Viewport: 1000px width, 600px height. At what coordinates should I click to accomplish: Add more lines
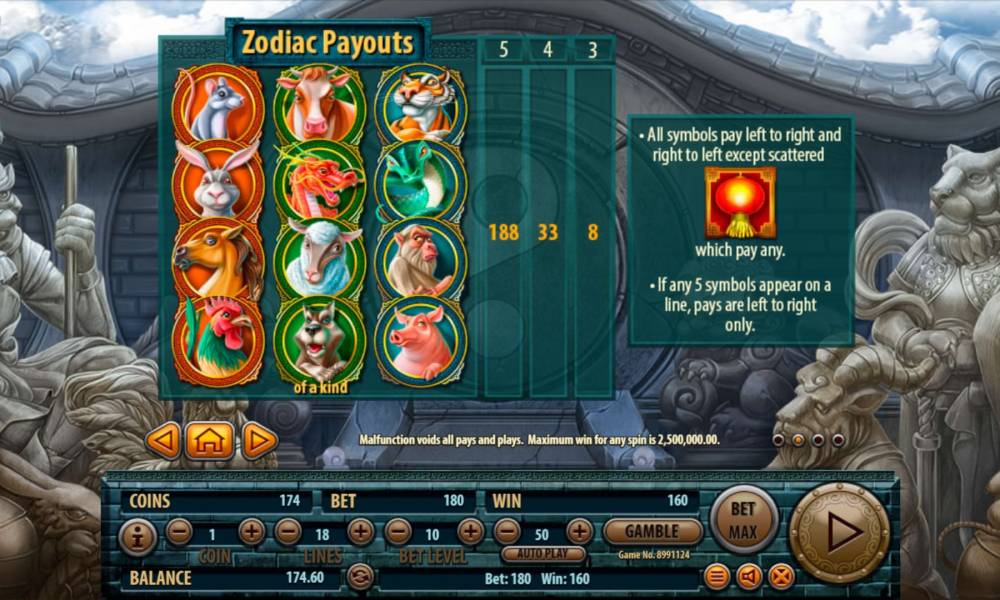click(361, 532)
